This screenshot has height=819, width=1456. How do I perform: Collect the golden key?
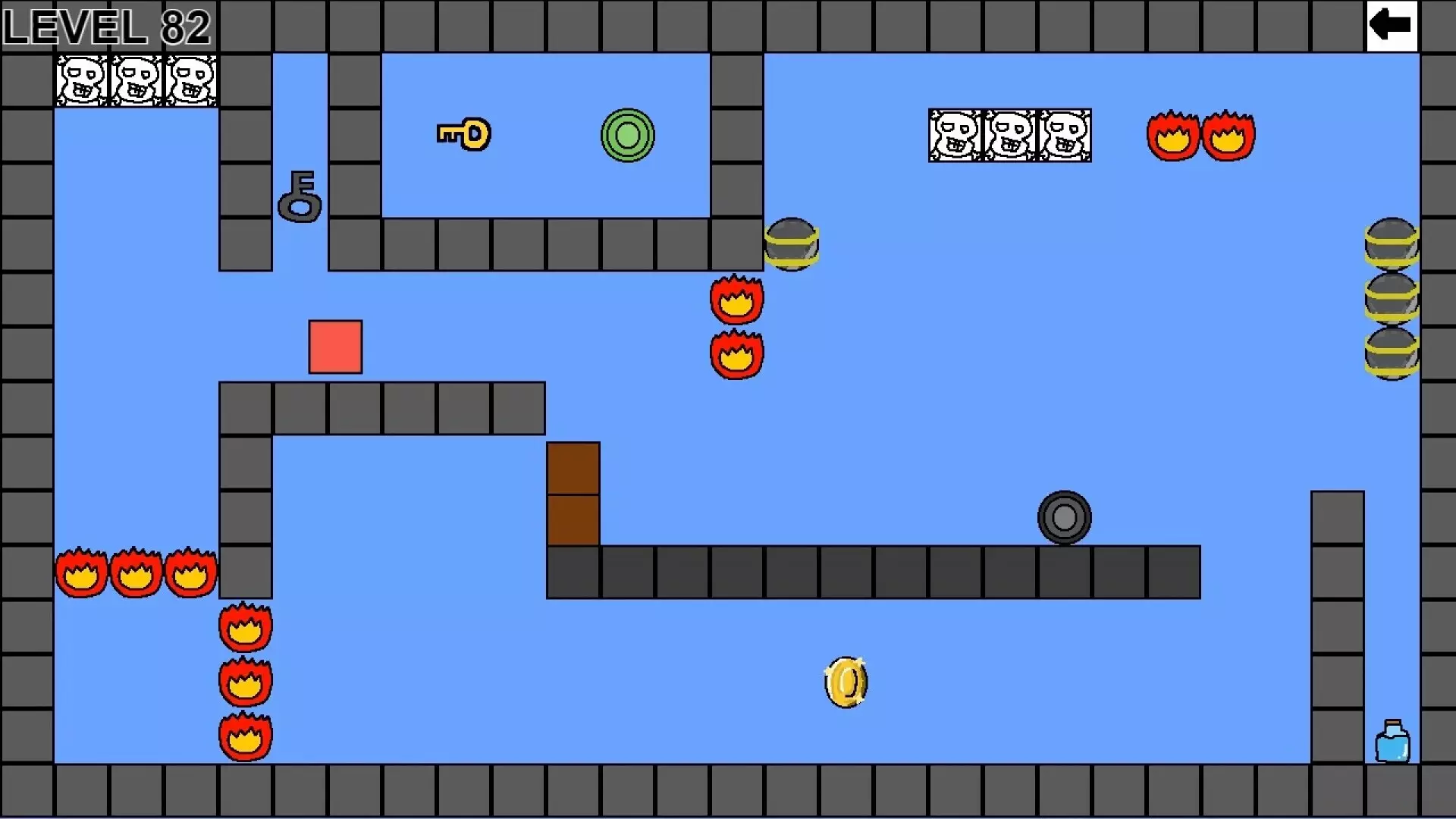463,134
